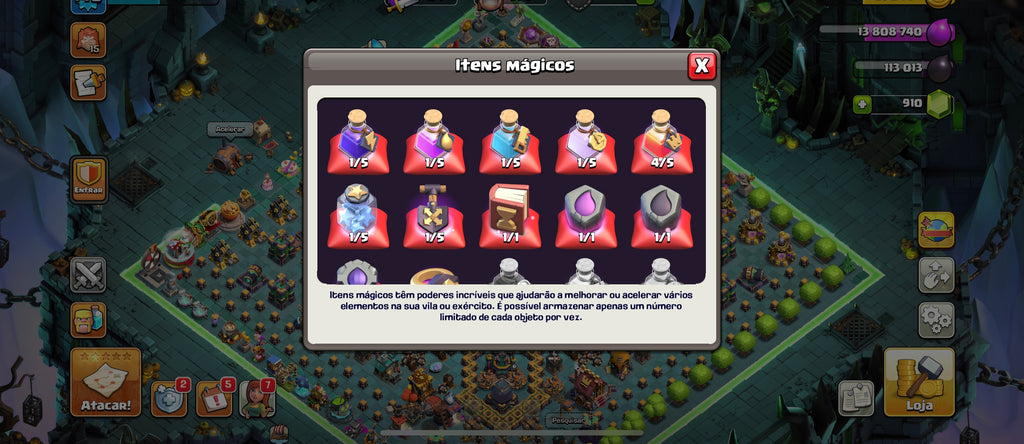Open the gear settings button
The width and height of the screenshot is (1024, 444).
(x=937, y=320)
